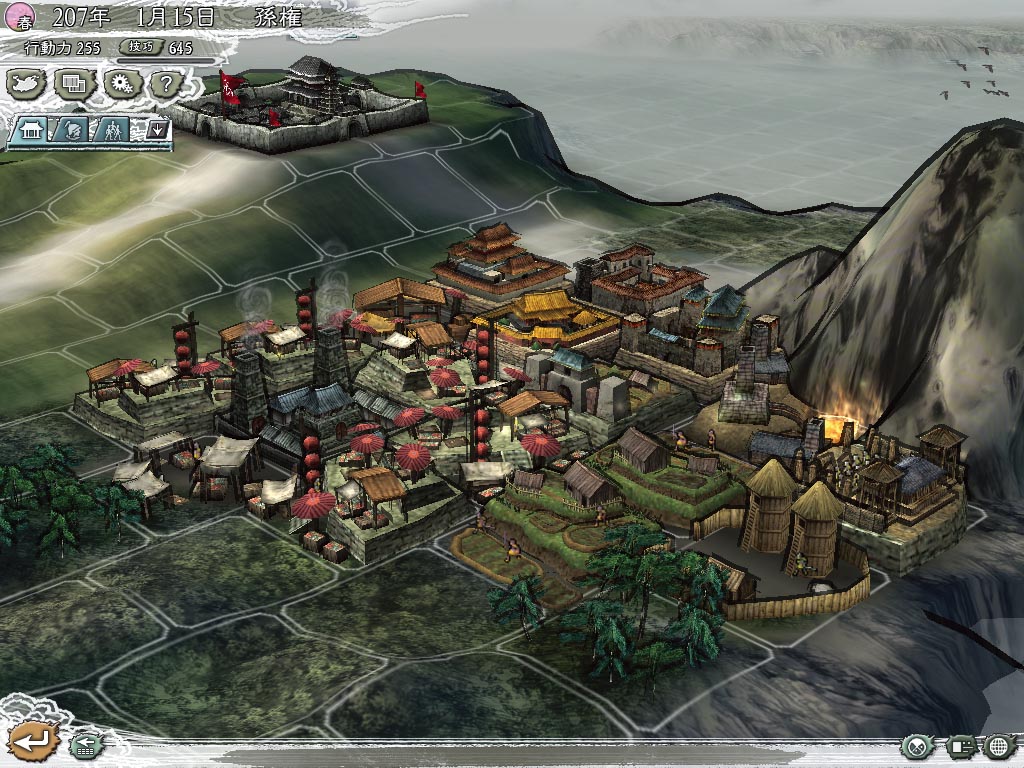Click the orange return arrow button
Image resolution: width=1024 pixels, height=768 pixels.
pyautogui.click(x=31, y=741)
